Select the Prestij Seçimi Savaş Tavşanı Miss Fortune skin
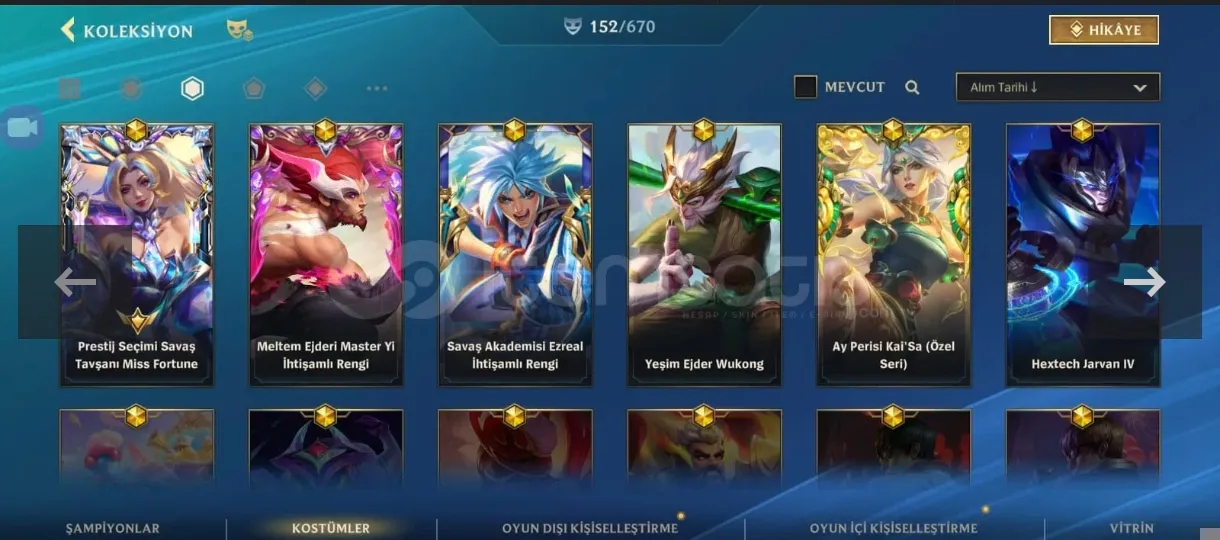 [x=136, y=255]
